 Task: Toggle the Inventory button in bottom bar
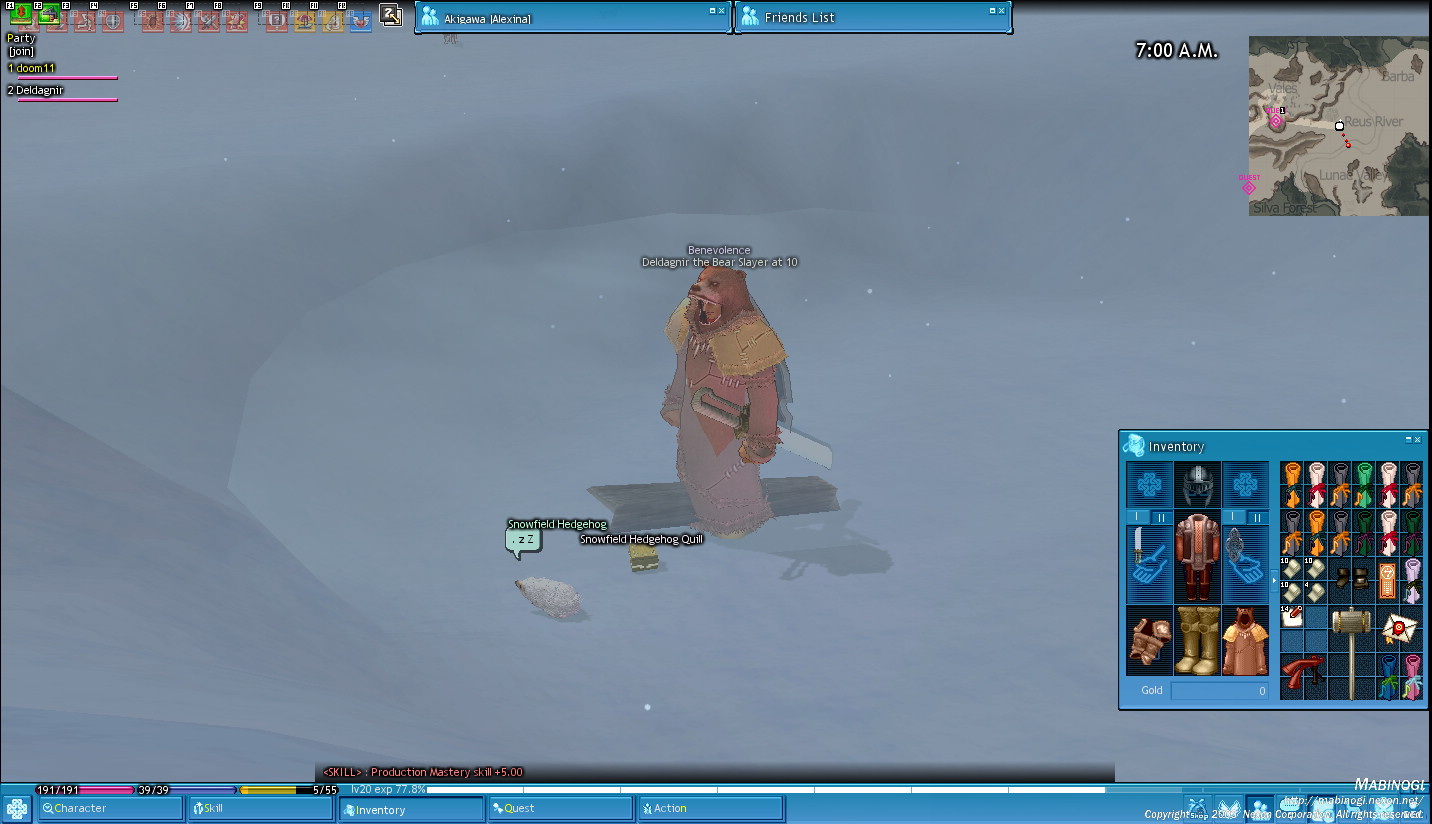[411, 809]
